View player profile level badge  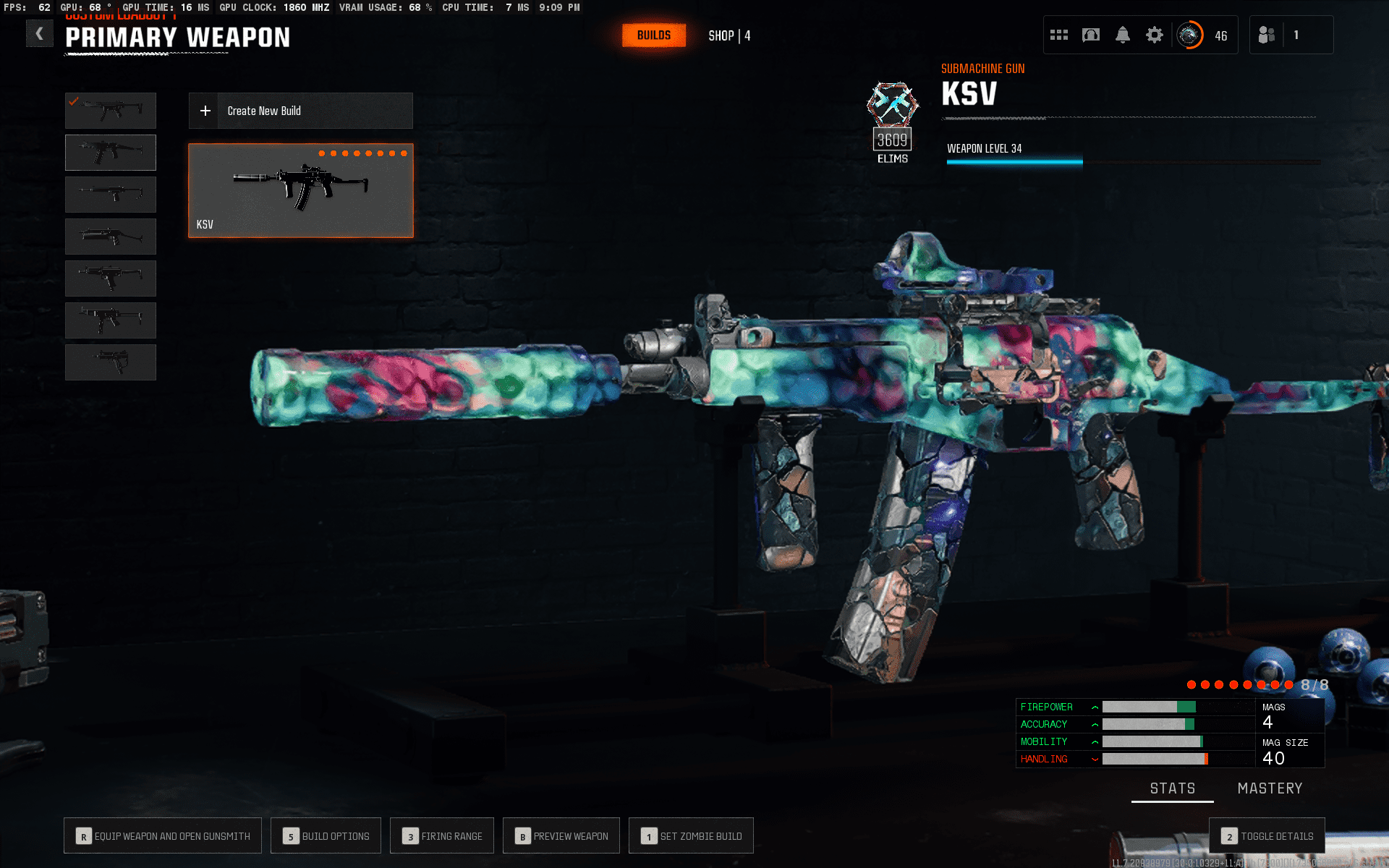(x=1189, y=35)
